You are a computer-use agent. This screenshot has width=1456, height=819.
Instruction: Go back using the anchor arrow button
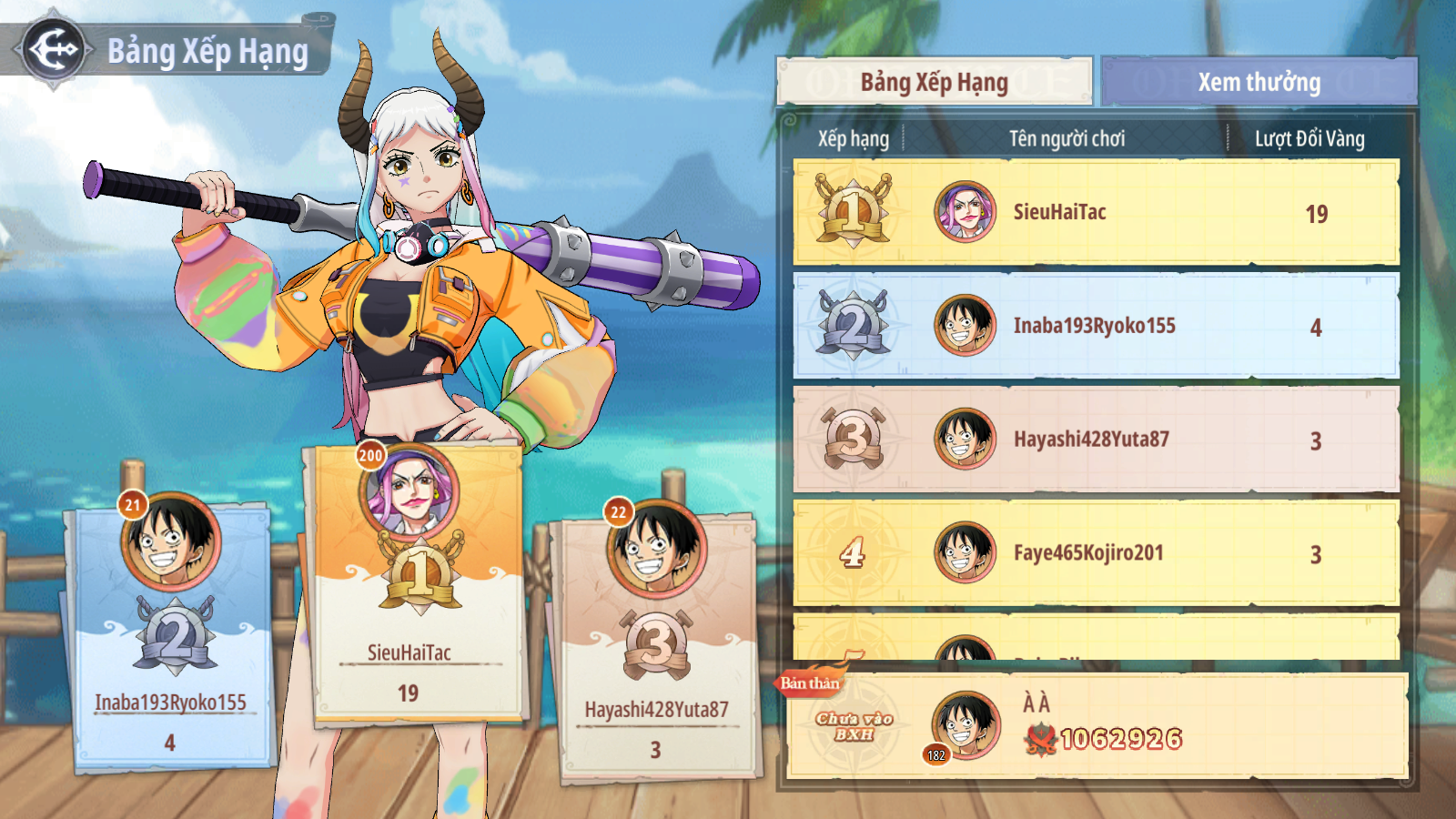coord(54,50)
